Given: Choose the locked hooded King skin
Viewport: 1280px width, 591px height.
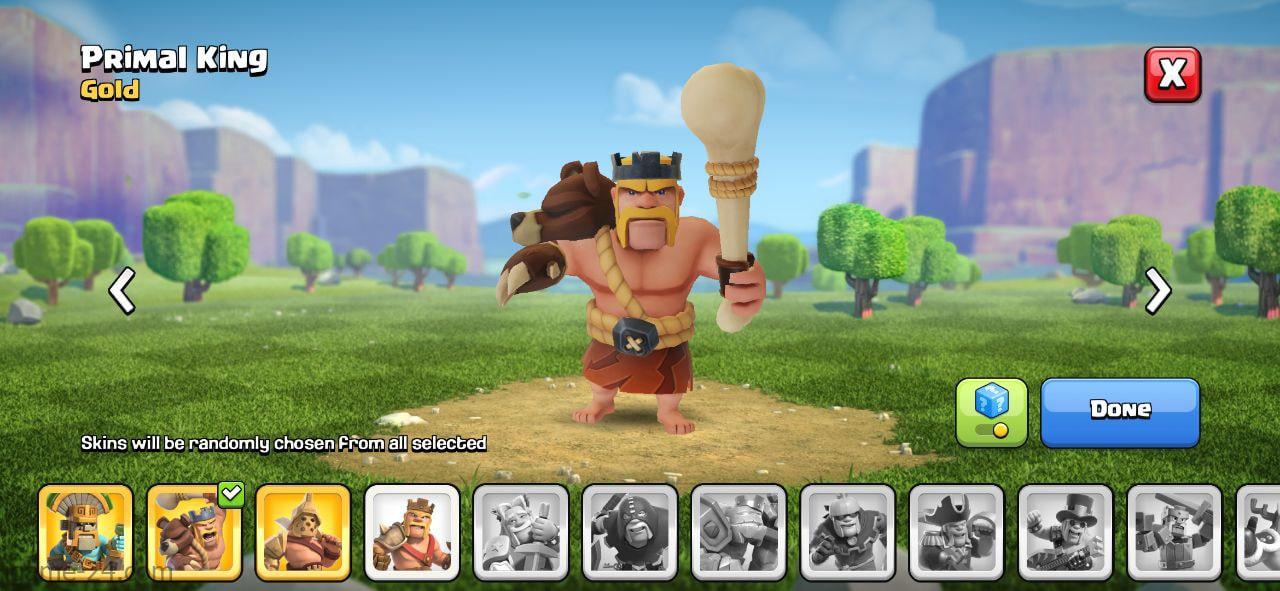Looking at the screenshot, I should pos(630,532).
